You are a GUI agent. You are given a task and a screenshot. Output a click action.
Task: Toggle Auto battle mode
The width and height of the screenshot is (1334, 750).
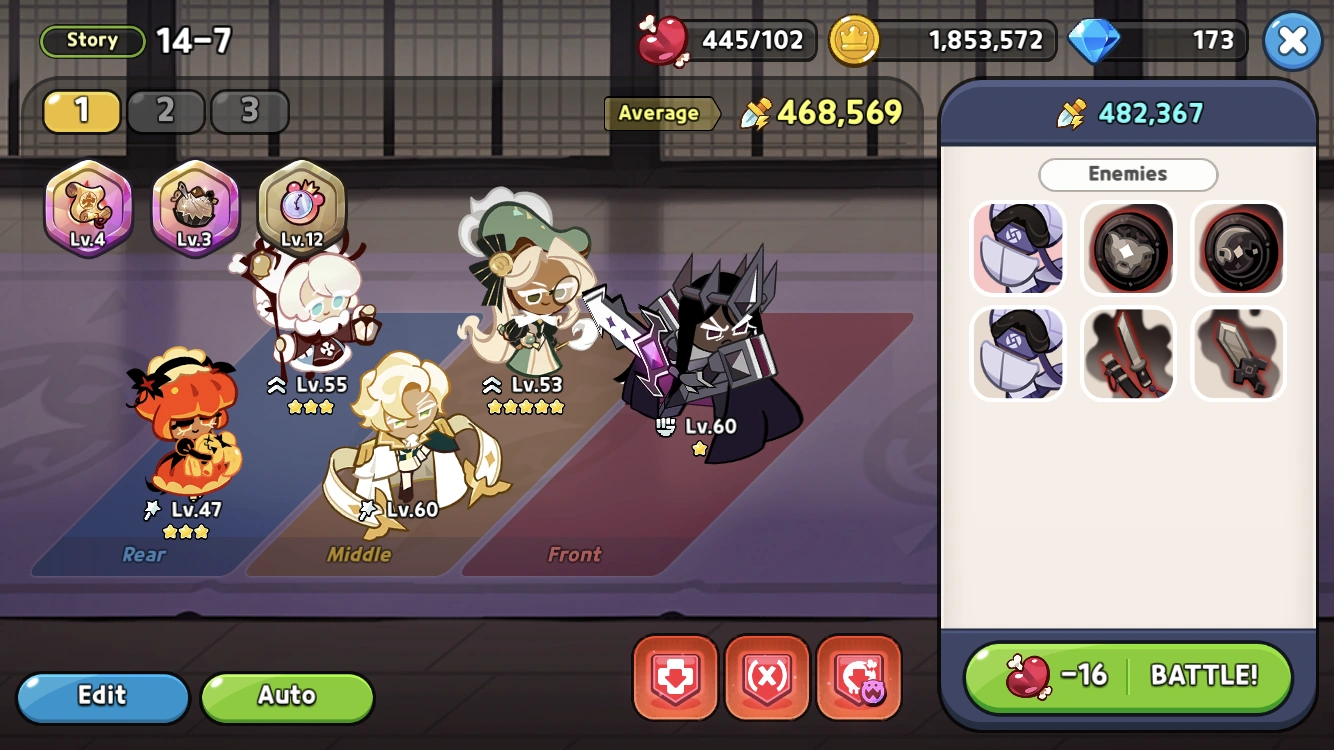[287, 696]
